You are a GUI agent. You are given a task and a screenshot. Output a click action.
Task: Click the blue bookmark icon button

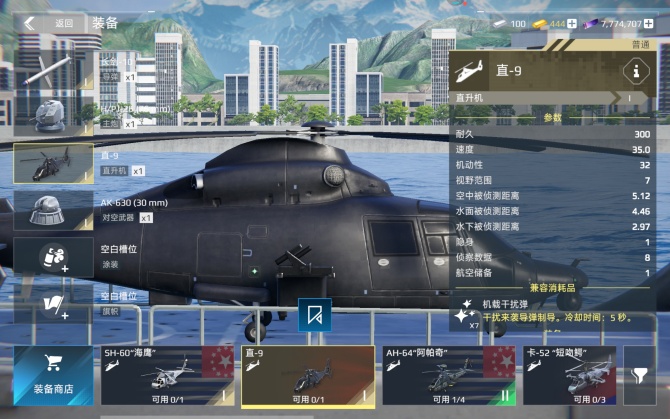(x=315, y=314)
